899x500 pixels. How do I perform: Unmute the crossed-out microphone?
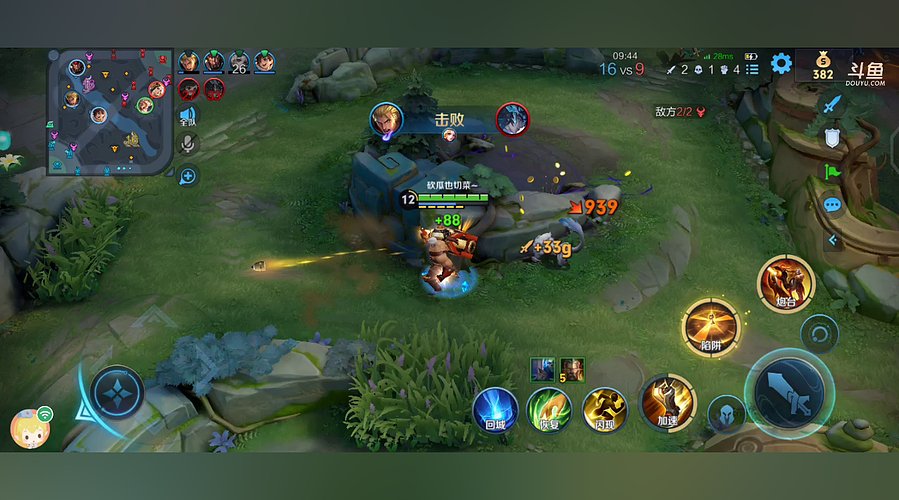188,144
